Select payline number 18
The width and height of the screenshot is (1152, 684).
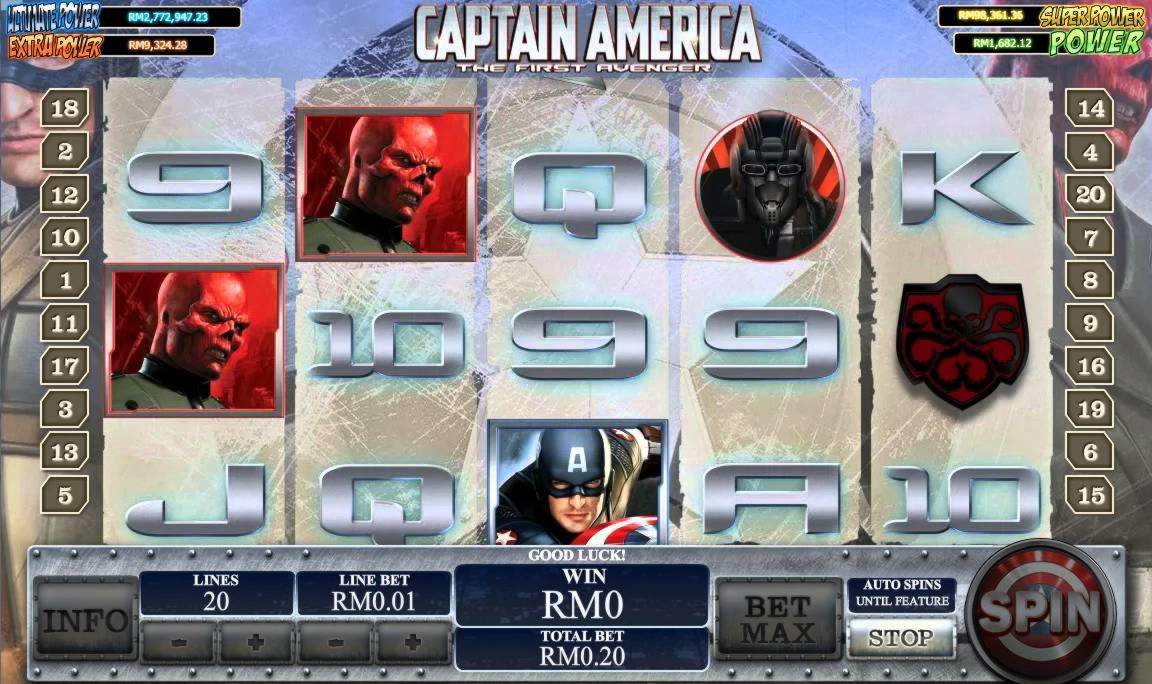(x=65, y=109)
